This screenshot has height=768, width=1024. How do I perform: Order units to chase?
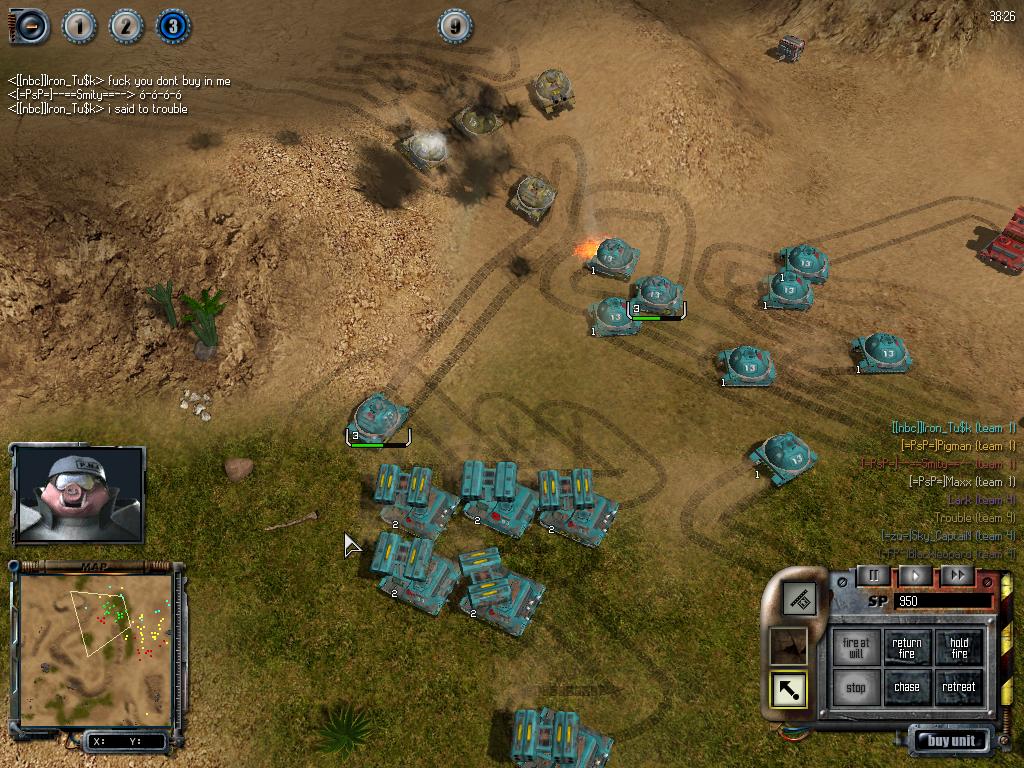(x=907, y=688)
